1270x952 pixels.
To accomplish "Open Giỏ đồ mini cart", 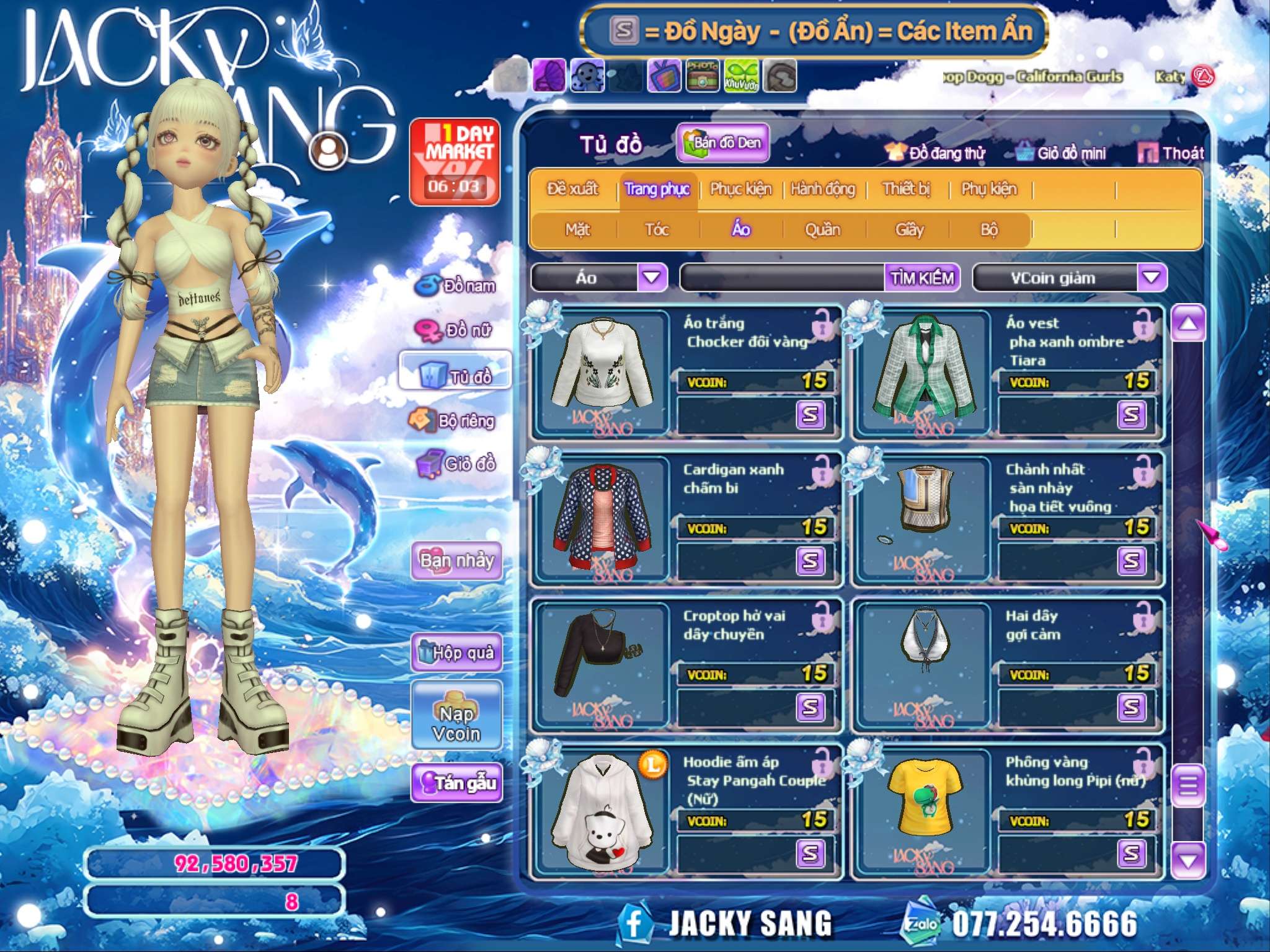I will [x=1062, y=153].
